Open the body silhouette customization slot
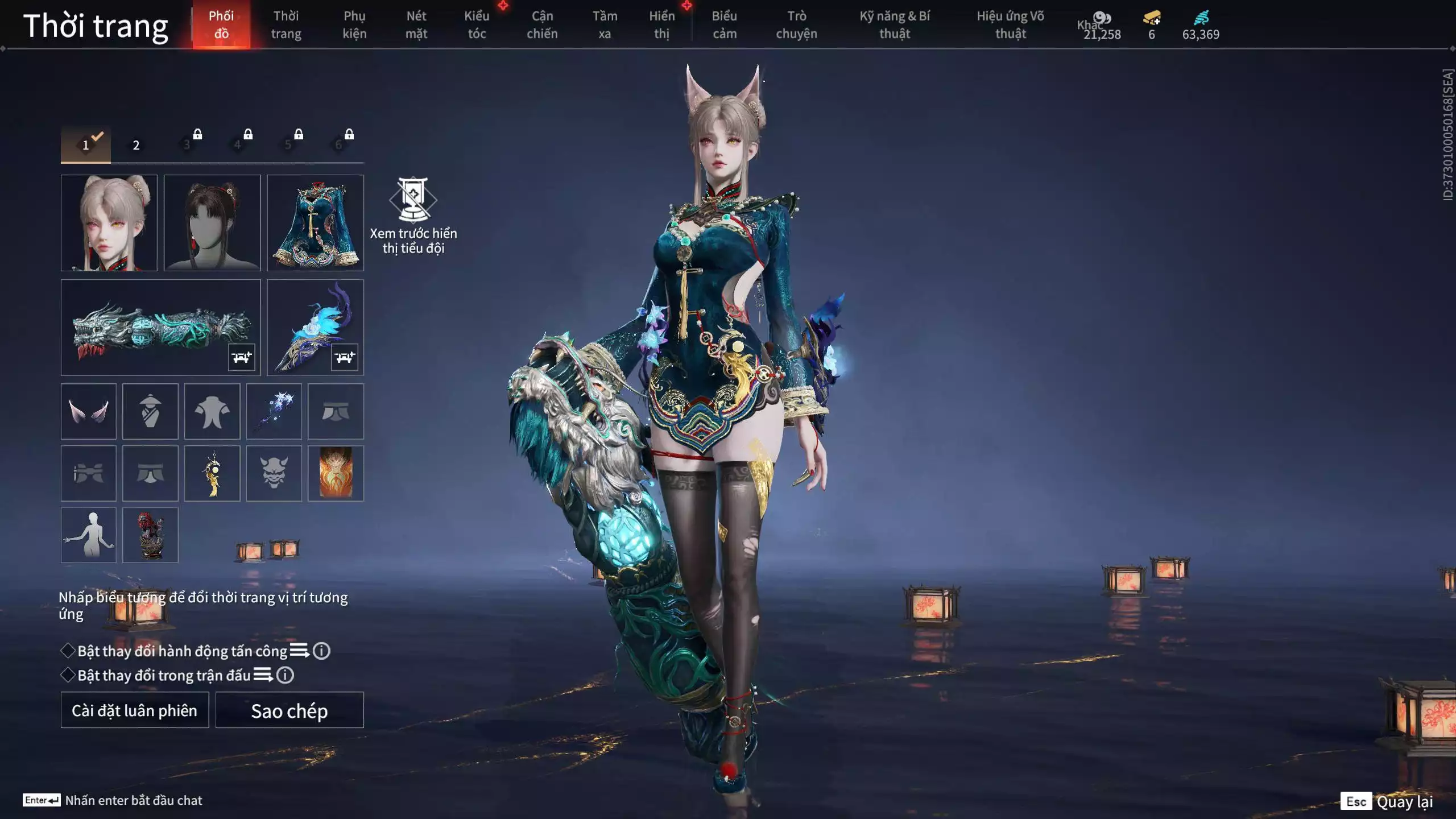 pos(88,535)
